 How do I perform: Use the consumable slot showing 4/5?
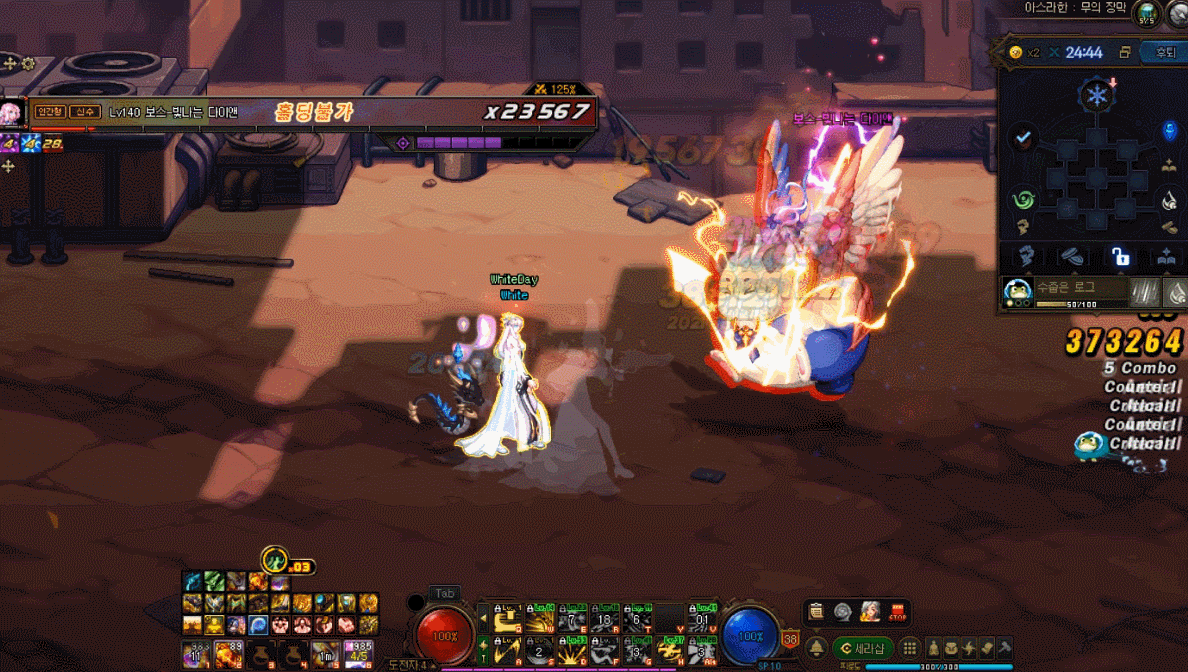(x=357, y=654)
